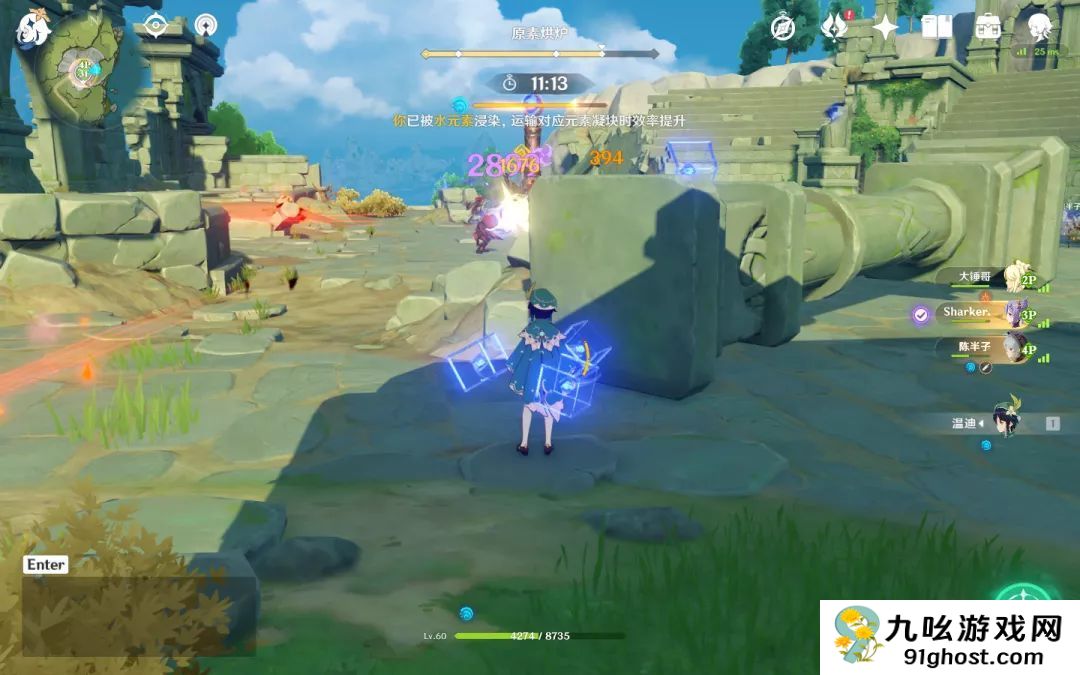Toggle the elemental sight eye icon
The width and height of the screenshot is (1080, 675).
pos(155,25)
